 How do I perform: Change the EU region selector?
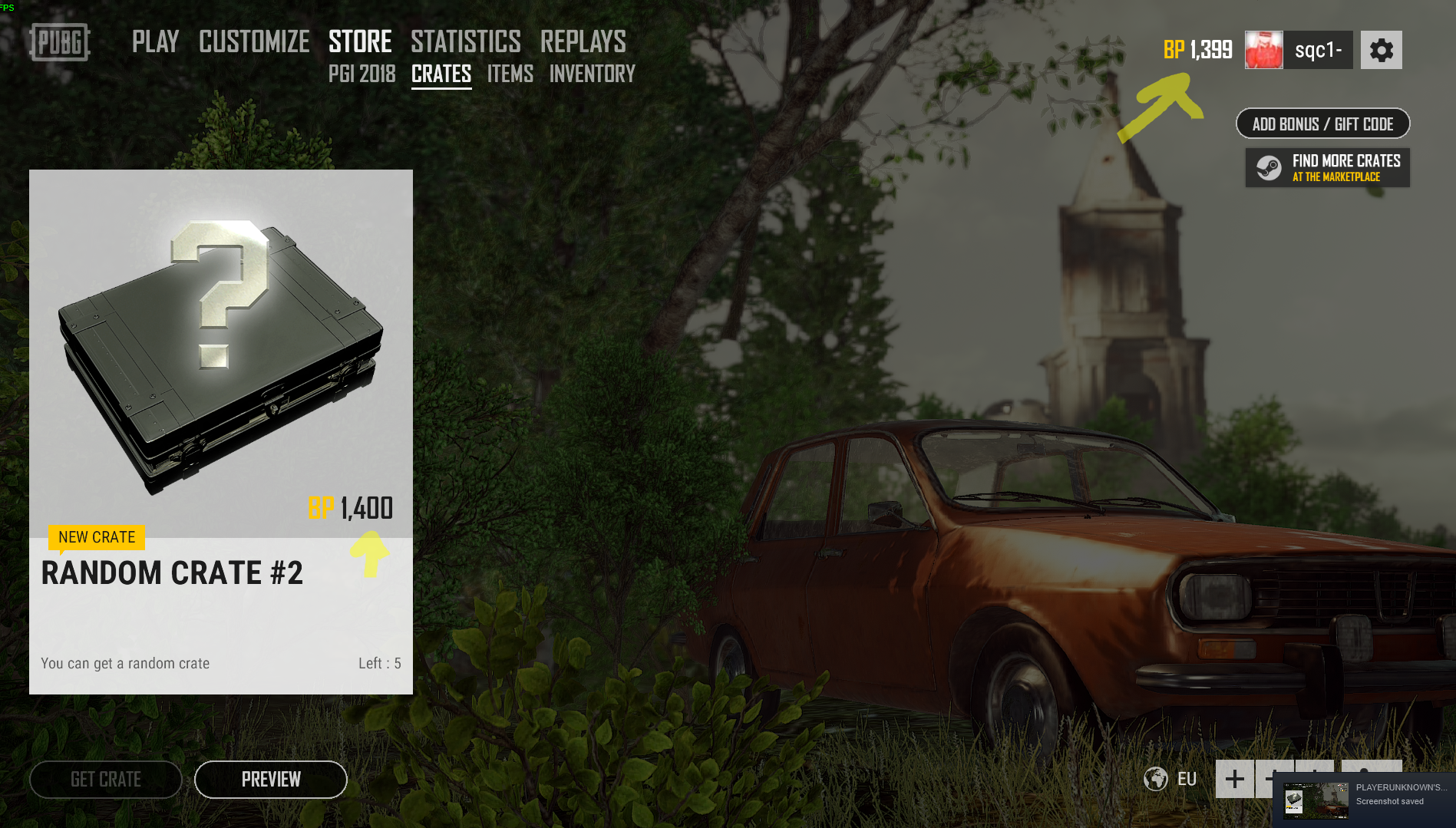[1171, 779]
